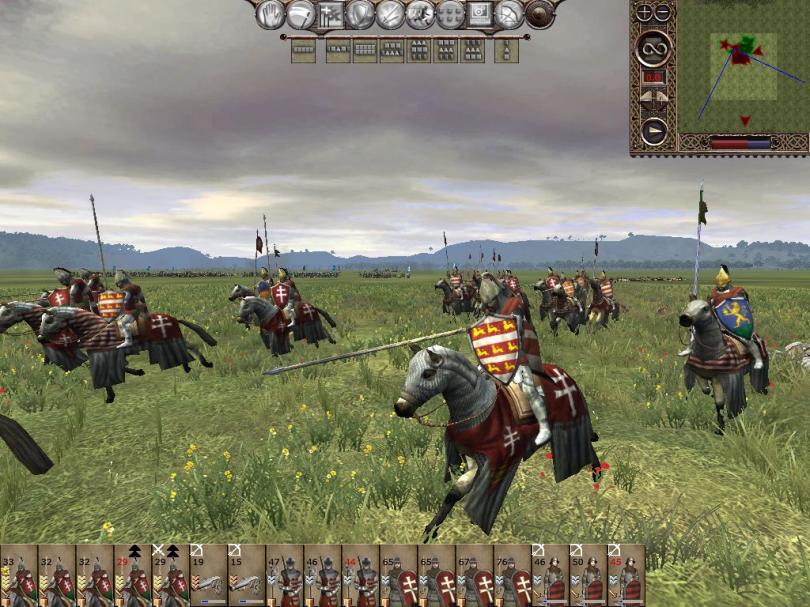810x607 pixels.
Task: Select the armored infantry card with 47 men
Action: coord(285,576)
